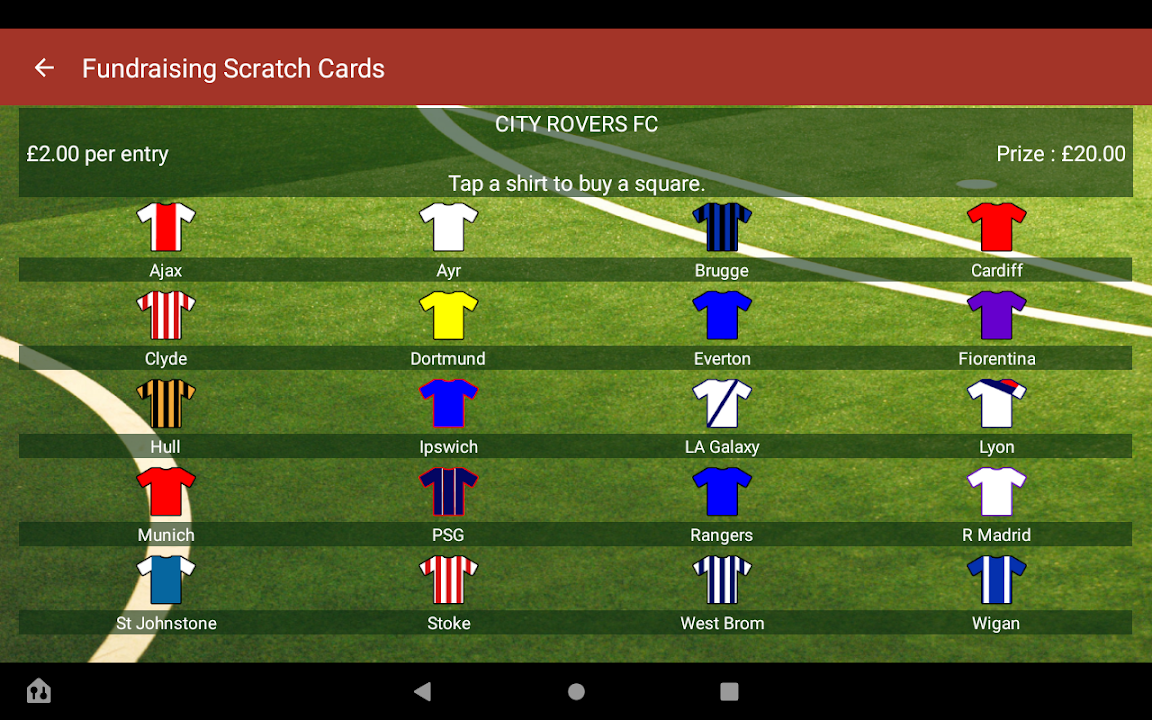Buy the St Johnstone shirt square
Image resolution: width=1152 pixels, height=720 pixels.
tap(166, 579)
